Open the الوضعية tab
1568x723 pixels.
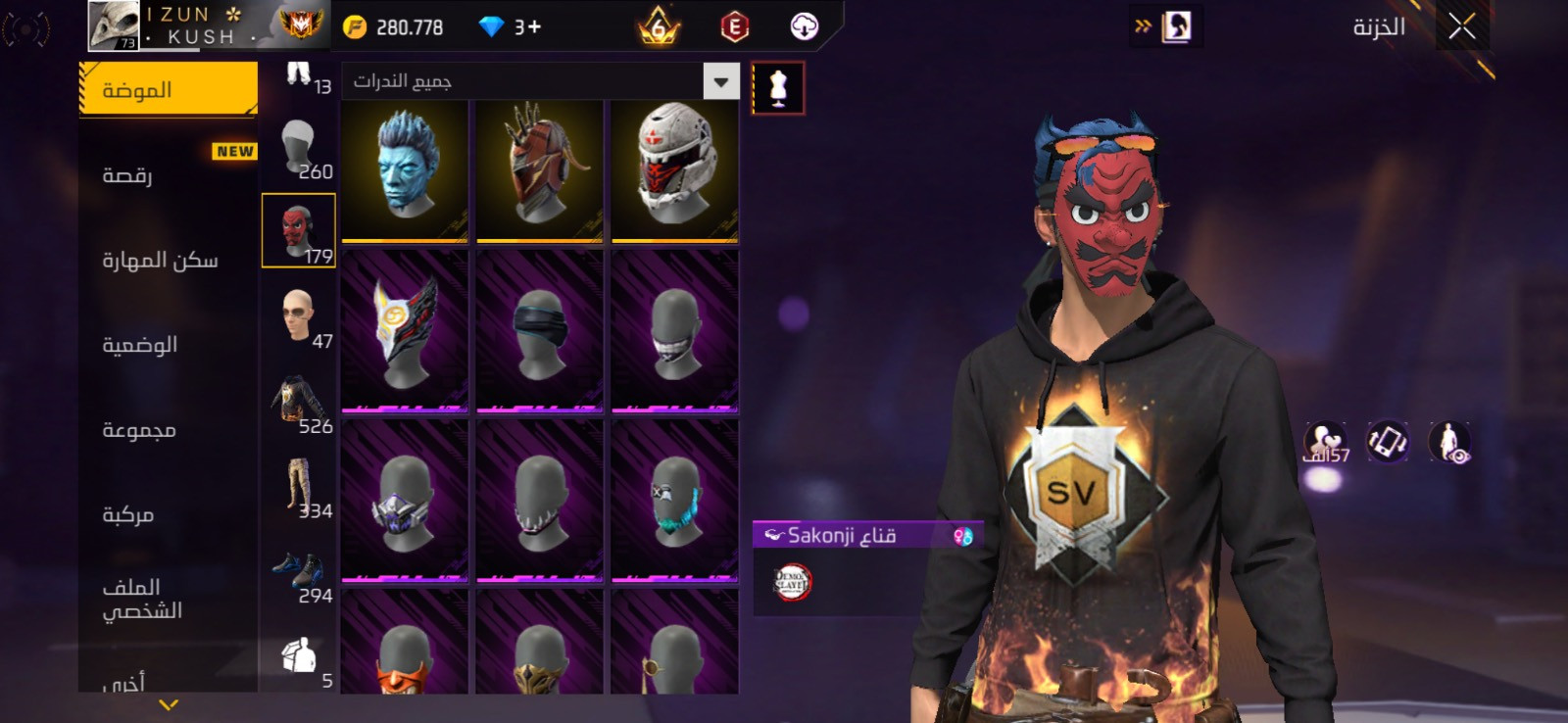tap(140, 345)
